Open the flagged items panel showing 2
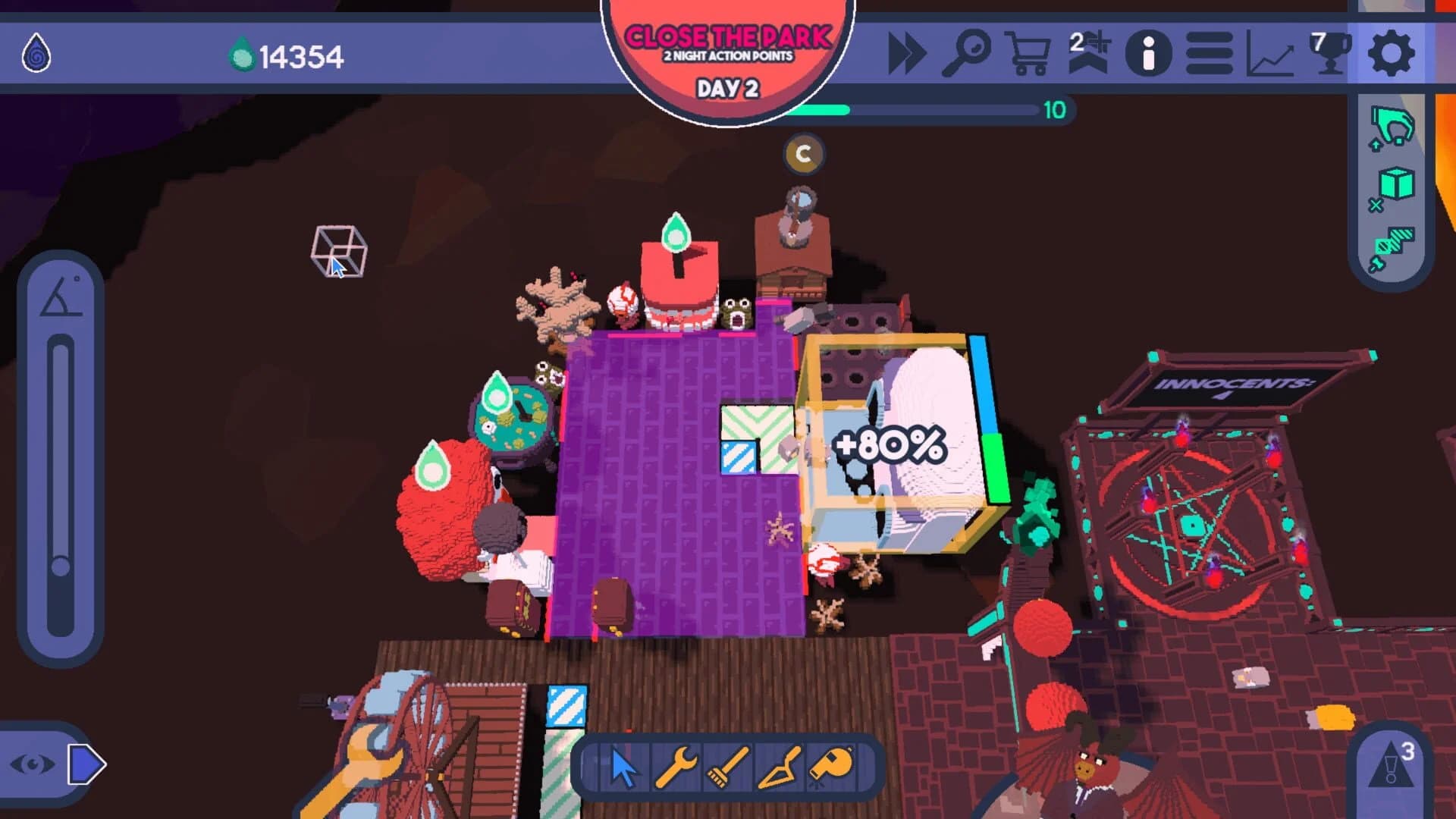This screenshot has height=819, width=1456. [1086, 53]
